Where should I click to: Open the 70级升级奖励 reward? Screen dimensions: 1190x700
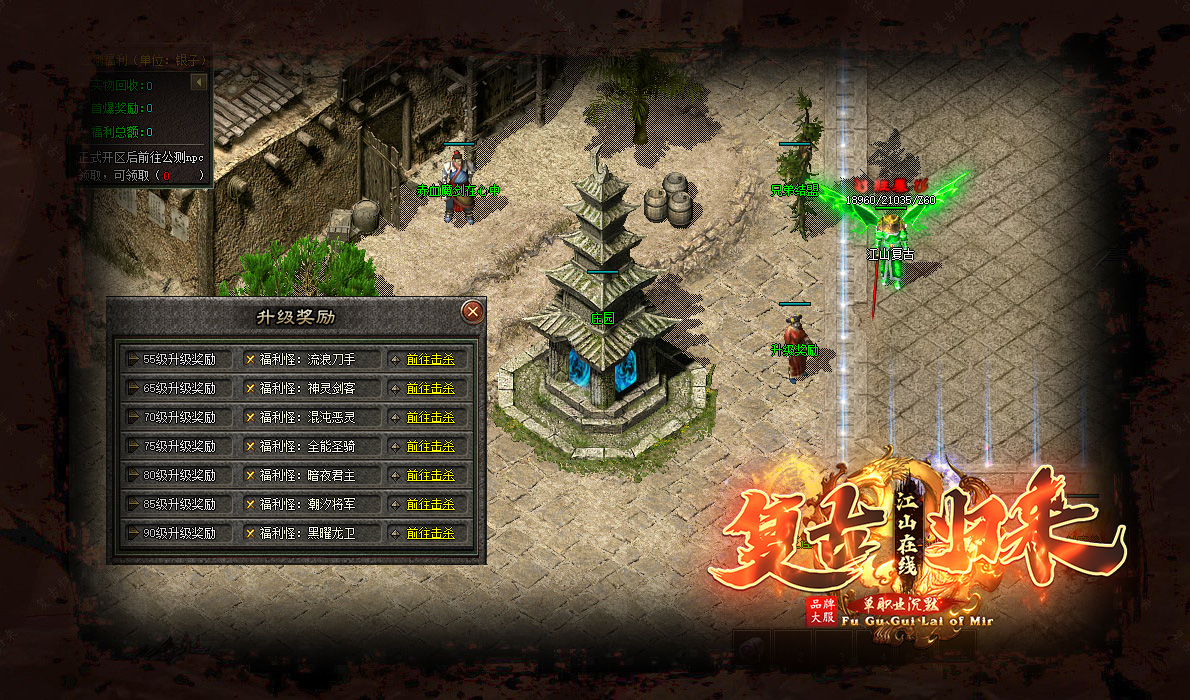pyautogui.click(x=179, y=417)
